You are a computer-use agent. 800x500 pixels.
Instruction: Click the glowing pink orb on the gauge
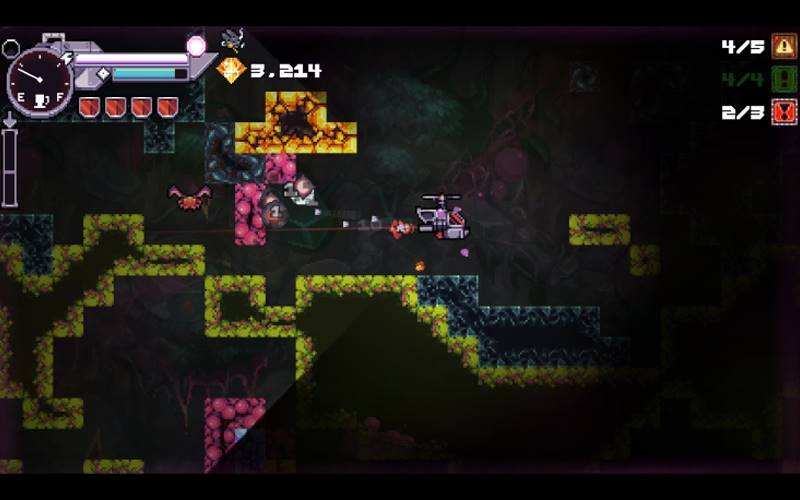click(196, 46)
